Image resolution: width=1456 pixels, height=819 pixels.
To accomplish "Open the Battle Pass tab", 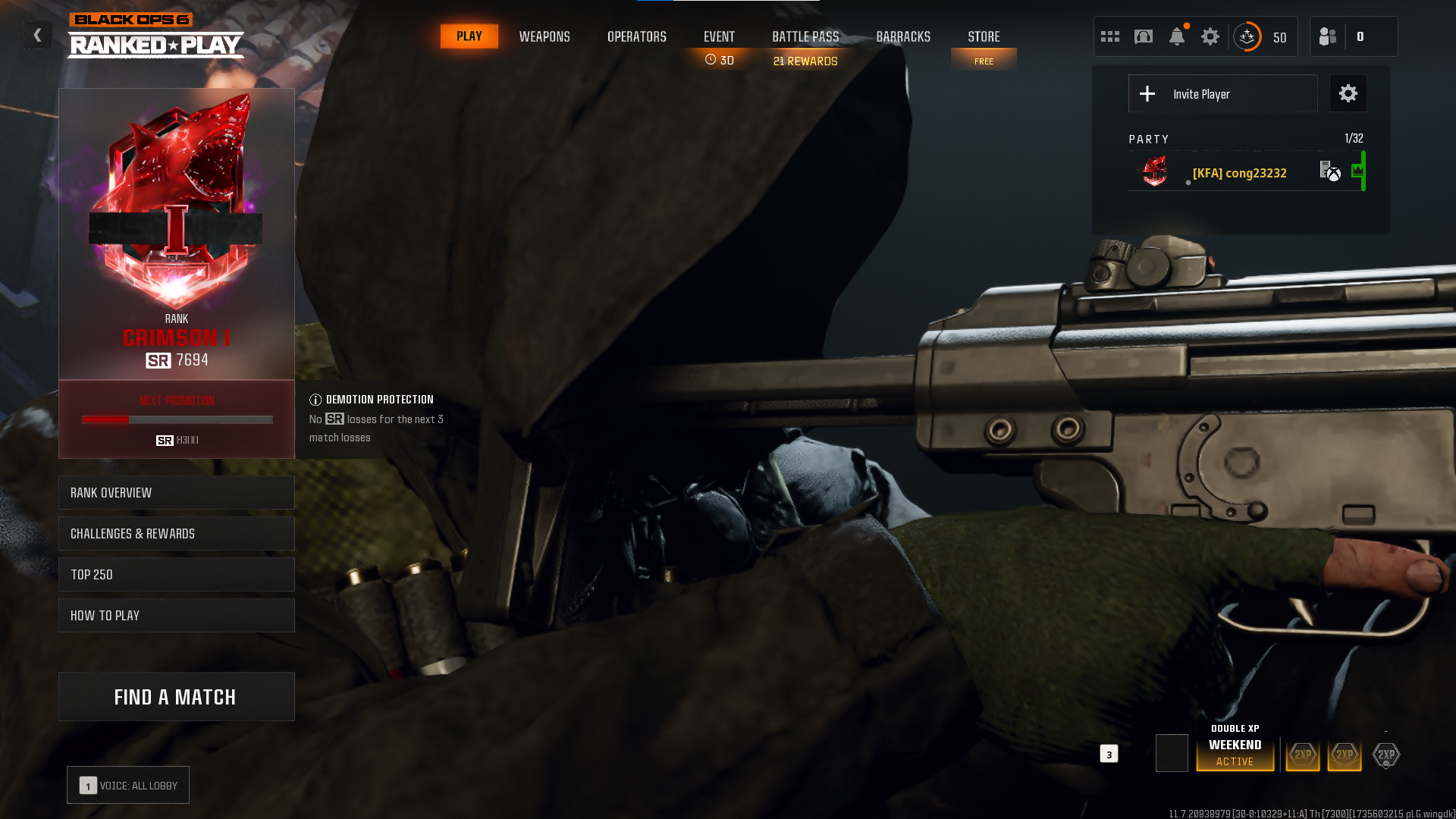I will pos(805,36).
